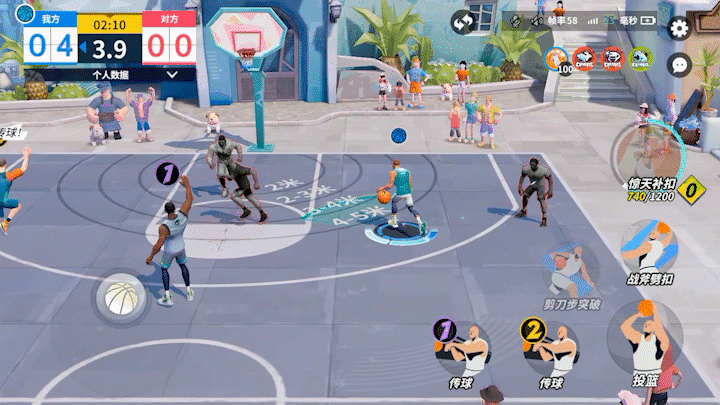
Task: Click the swap arrows camera button
Action: tap(463, 21)
